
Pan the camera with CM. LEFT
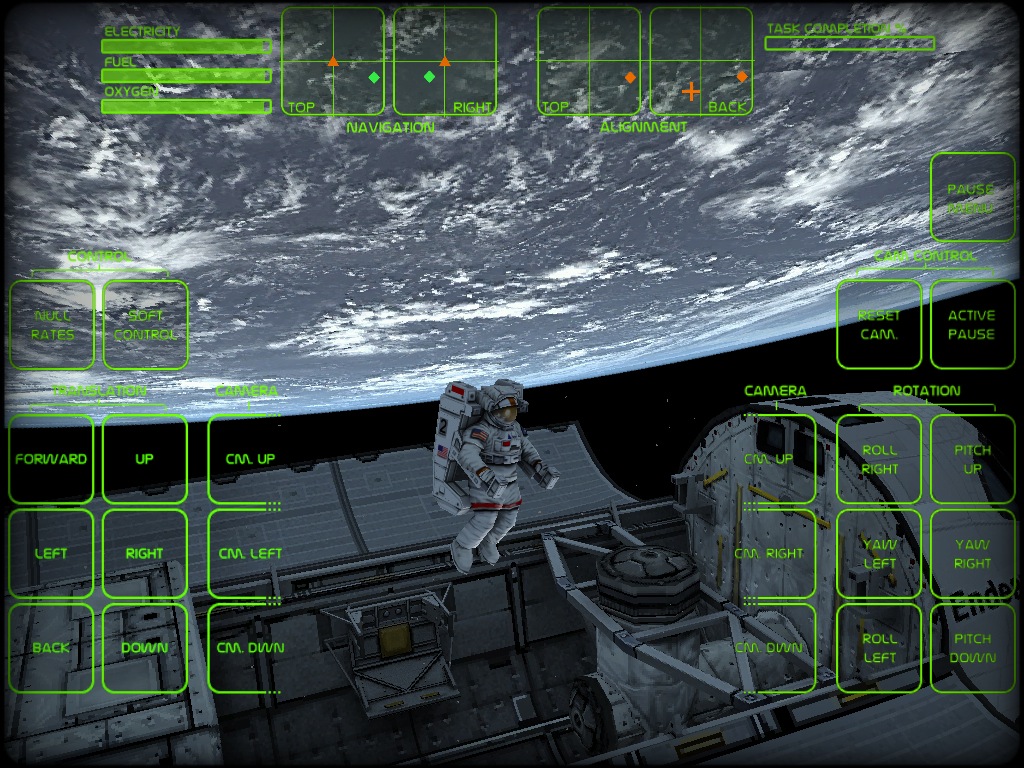pyautogui.click(x=250, y=553)
